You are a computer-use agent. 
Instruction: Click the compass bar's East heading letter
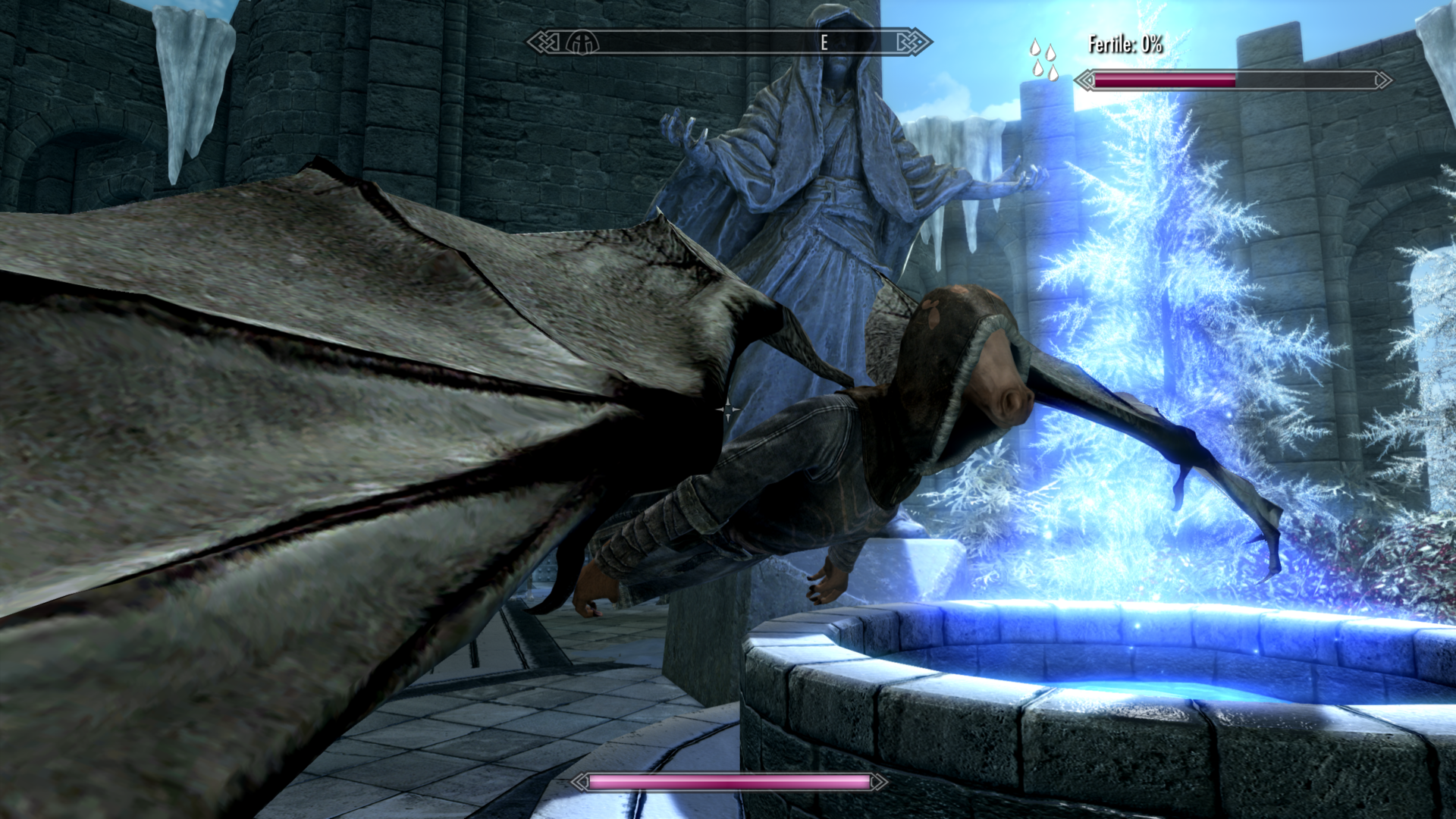coord(824,43)
